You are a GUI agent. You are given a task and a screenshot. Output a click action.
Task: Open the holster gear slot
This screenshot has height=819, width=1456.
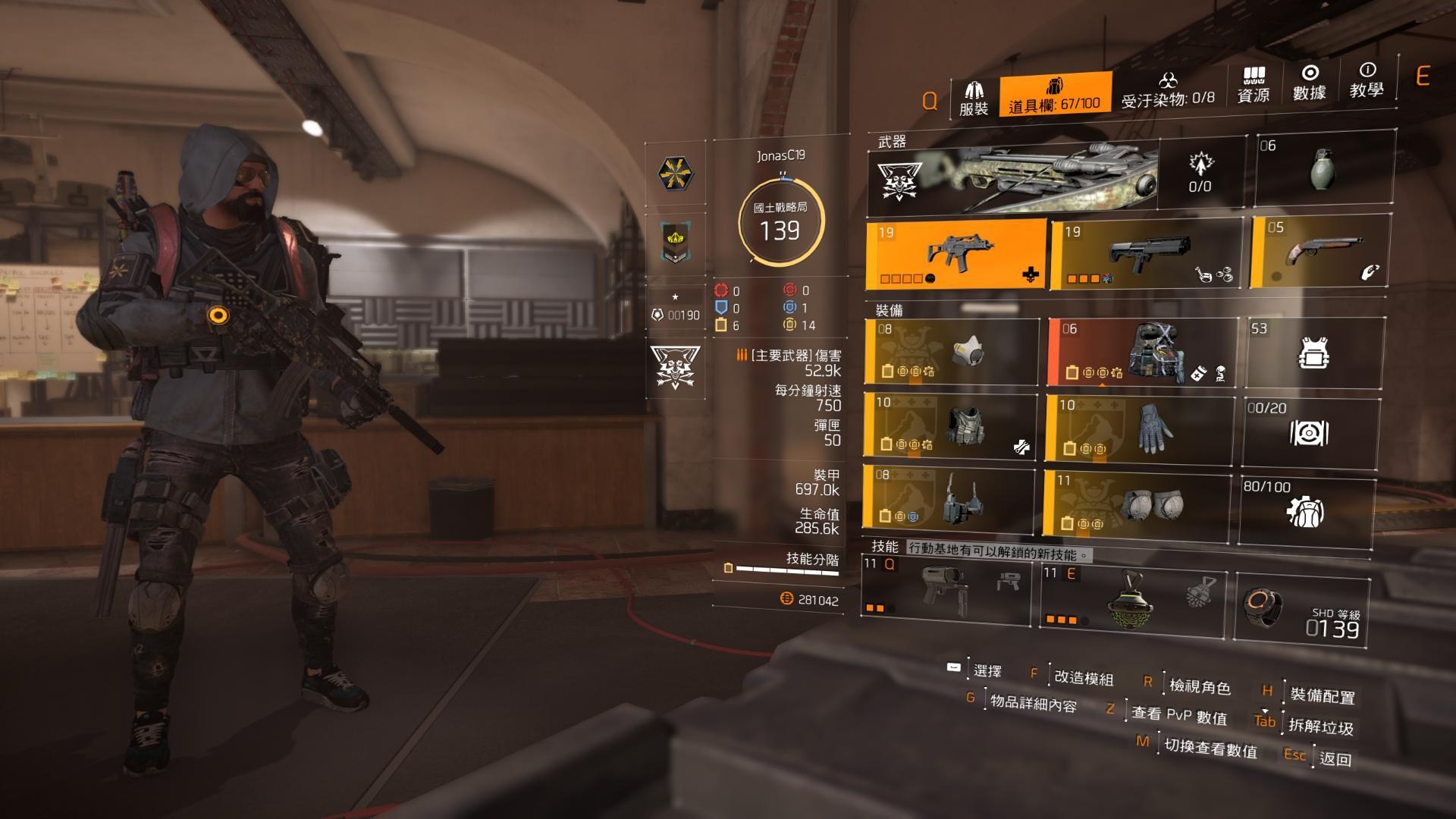949,499
